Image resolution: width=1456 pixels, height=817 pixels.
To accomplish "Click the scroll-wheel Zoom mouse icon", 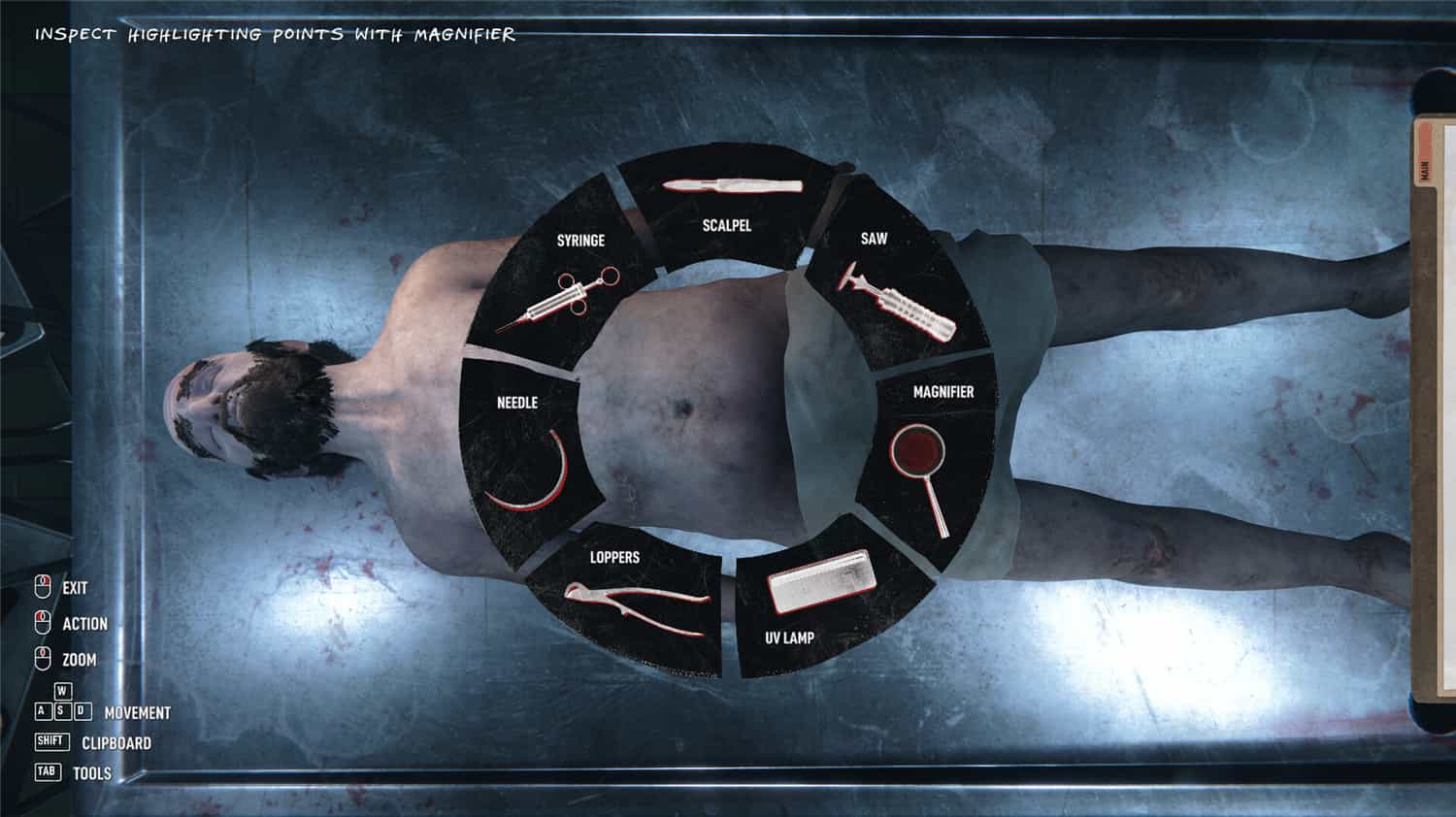I will (x=43, y=659).
